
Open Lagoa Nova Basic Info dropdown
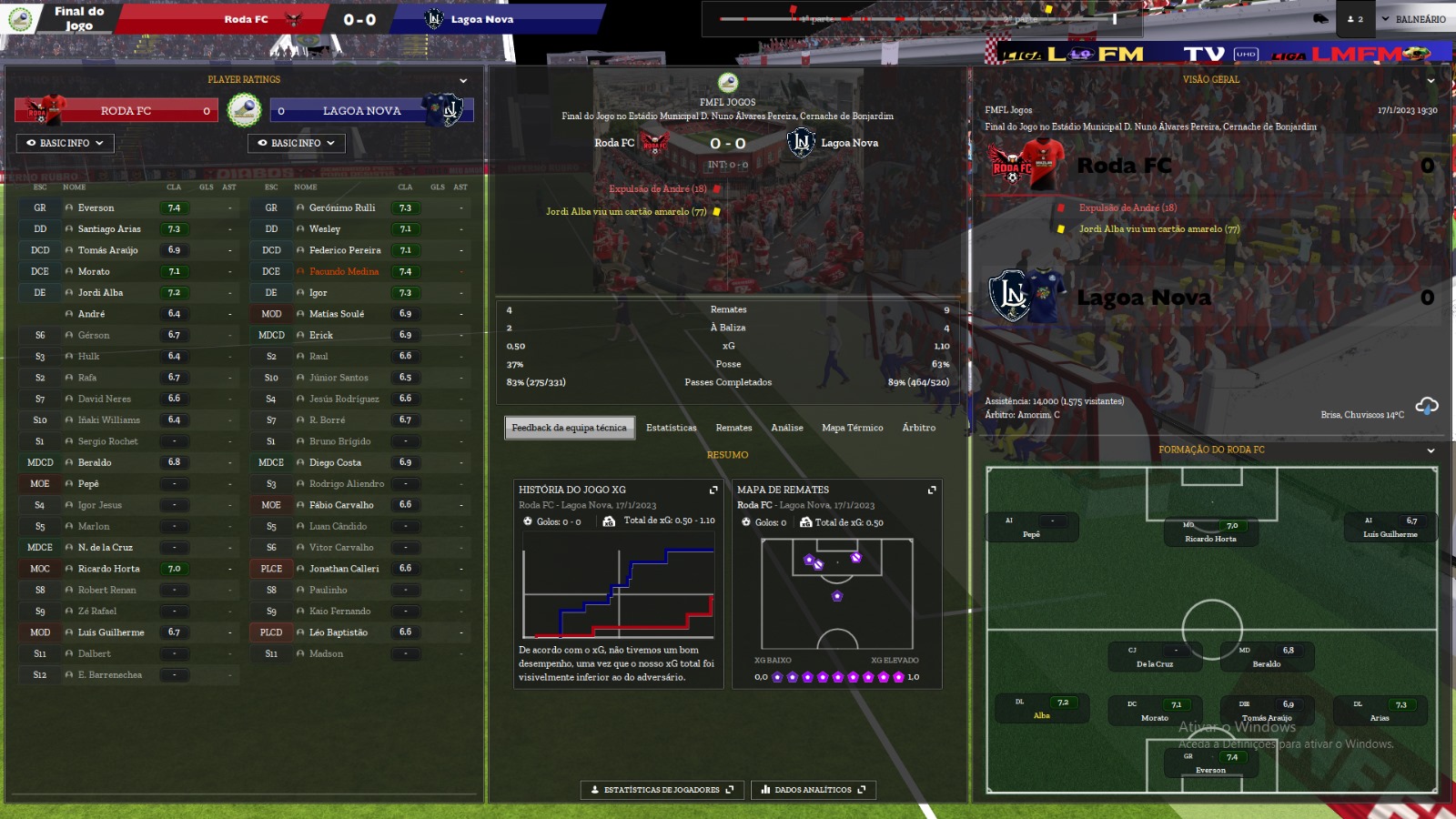(296, 143)
